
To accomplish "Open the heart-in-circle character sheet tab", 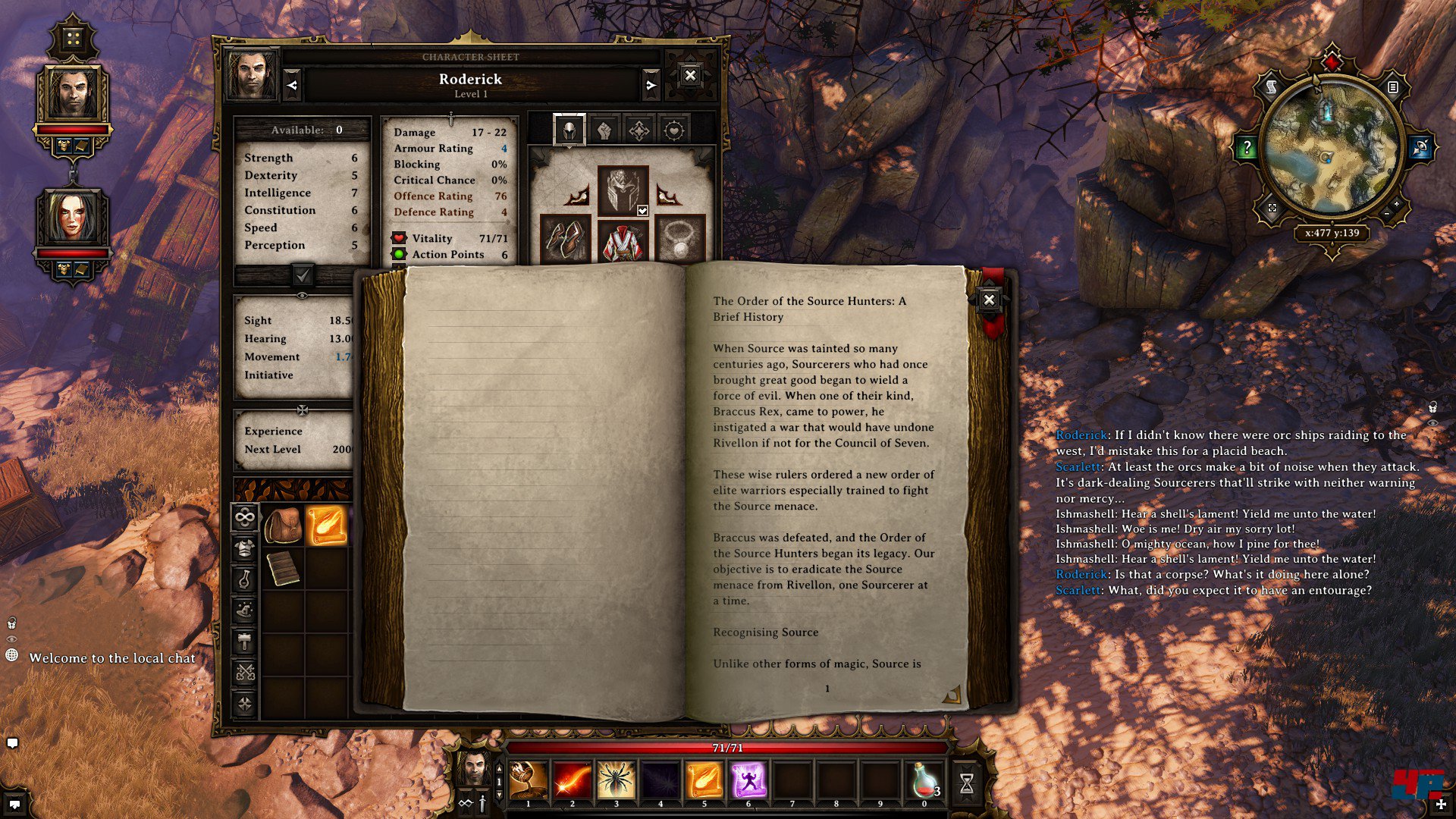I will tap(673, 130).
